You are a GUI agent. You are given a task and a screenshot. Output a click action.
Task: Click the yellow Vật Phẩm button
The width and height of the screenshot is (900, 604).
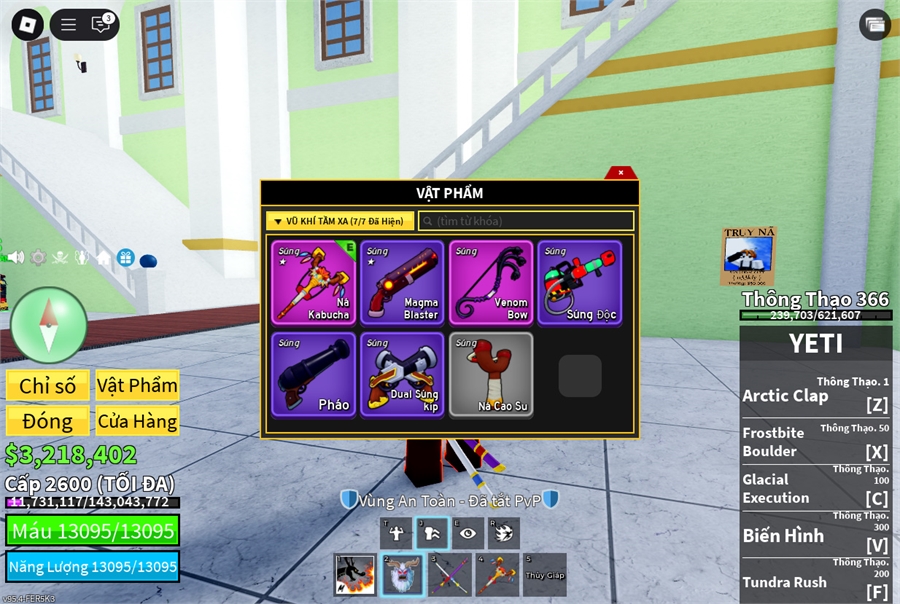point(137,386)
